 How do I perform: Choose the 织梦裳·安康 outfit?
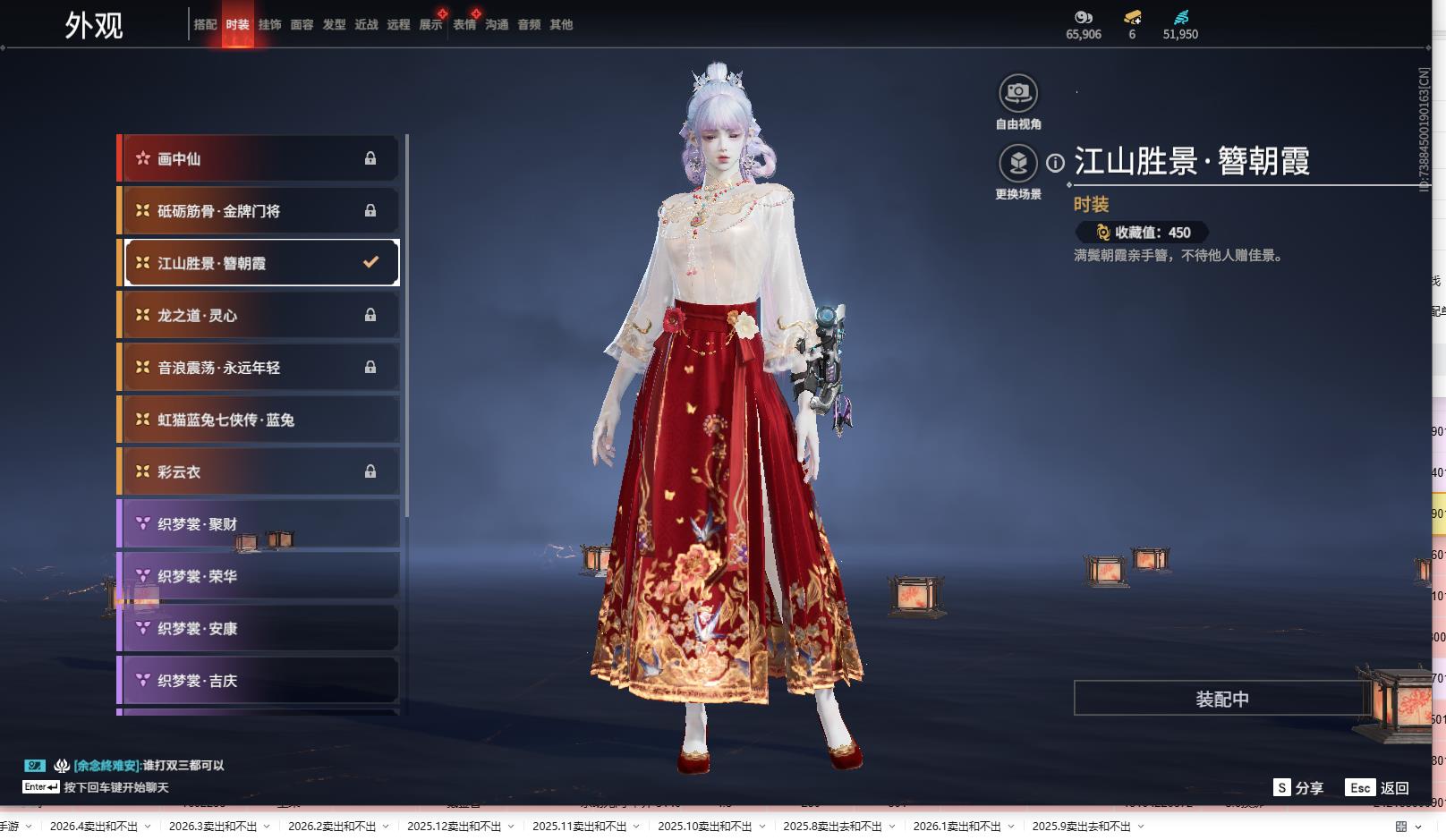[259, 629]
